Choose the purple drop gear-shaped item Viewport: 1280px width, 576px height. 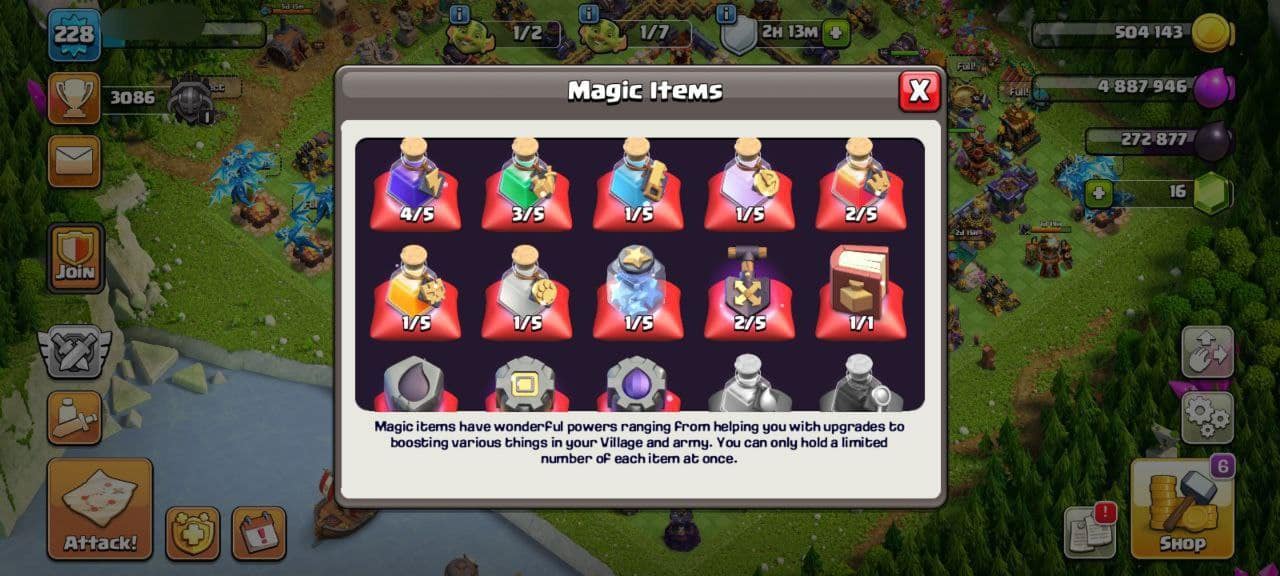point(638,386)
